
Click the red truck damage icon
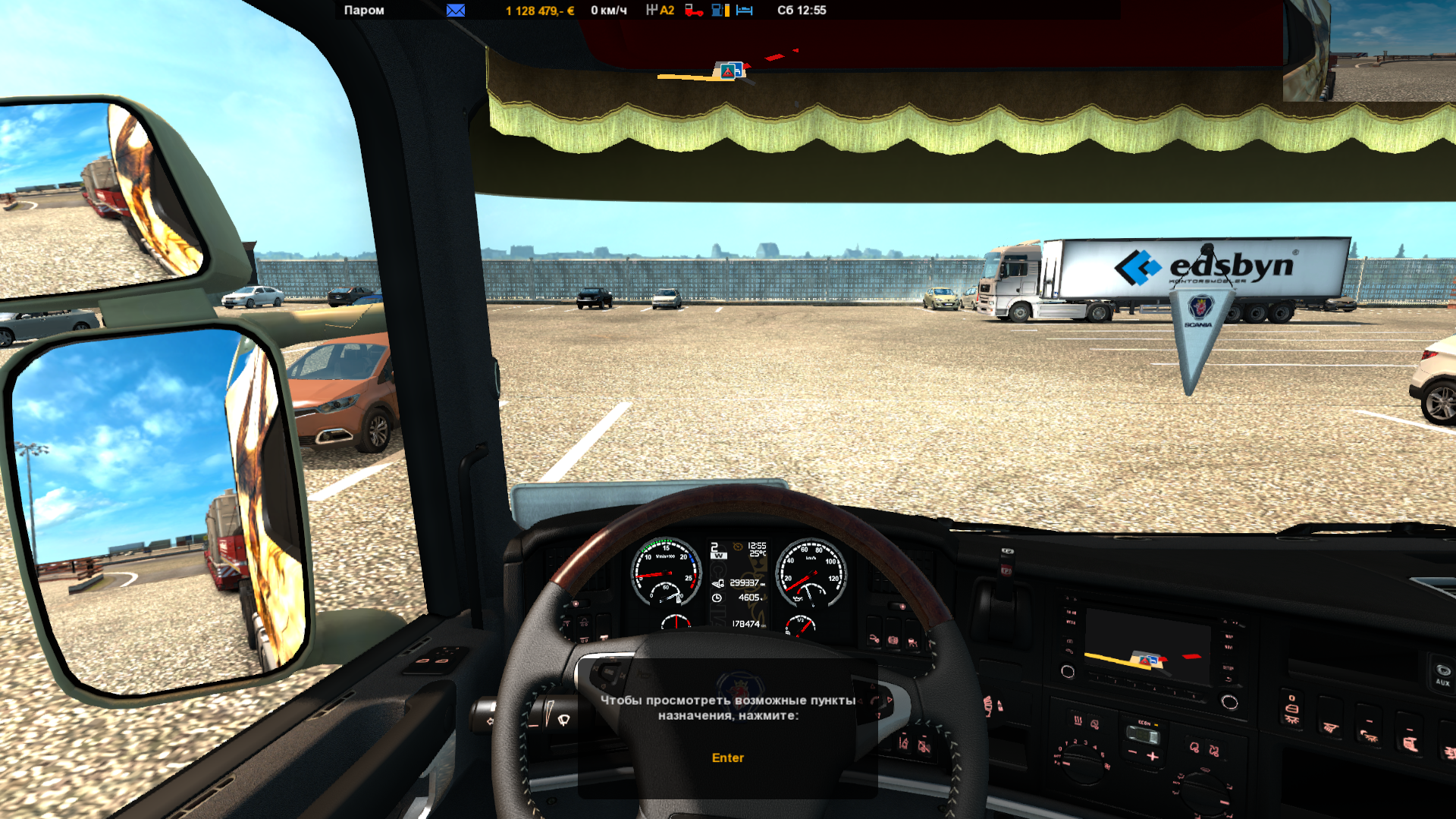pos(694,11)
